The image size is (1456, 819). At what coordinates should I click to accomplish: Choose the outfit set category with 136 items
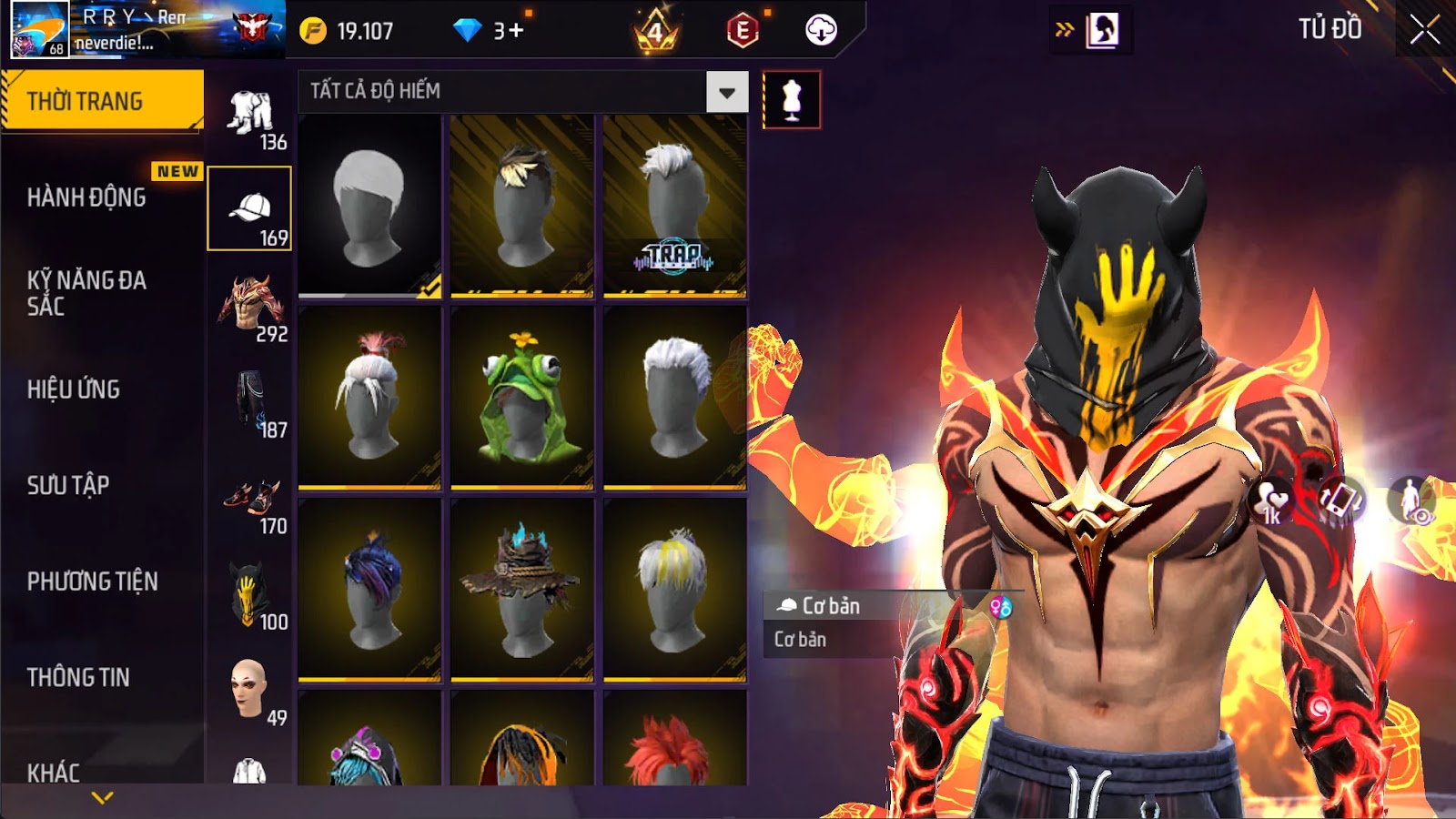(x=249, y=114)
